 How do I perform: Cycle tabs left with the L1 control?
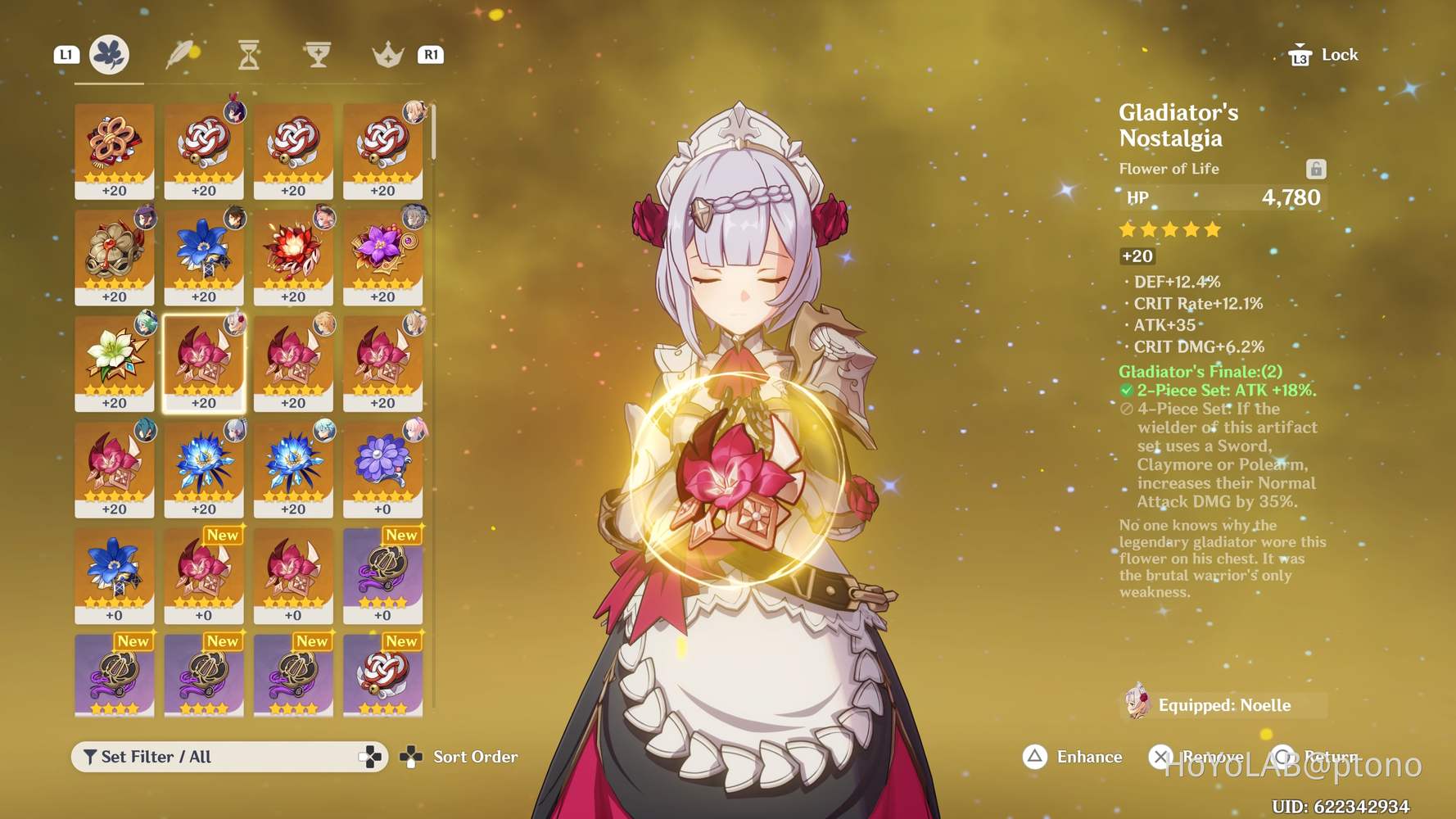[66, 54]
